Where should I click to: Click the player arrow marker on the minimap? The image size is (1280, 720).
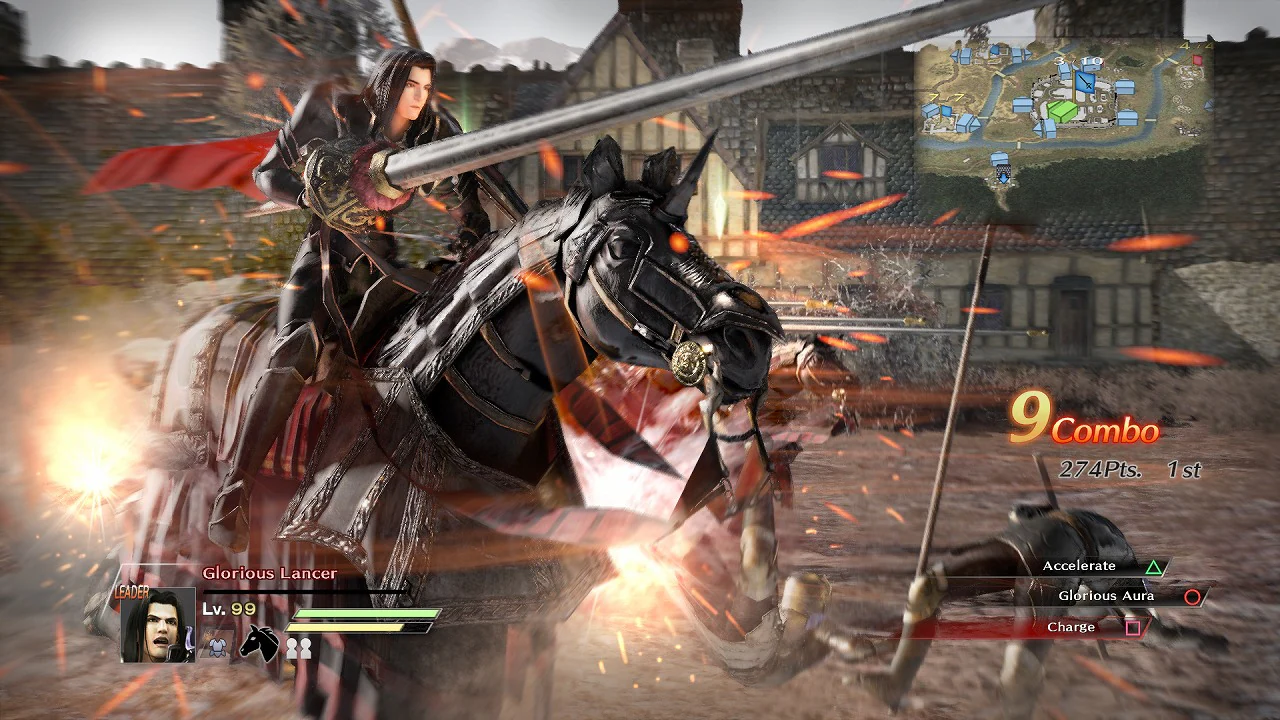click(x=1004, y=178)
